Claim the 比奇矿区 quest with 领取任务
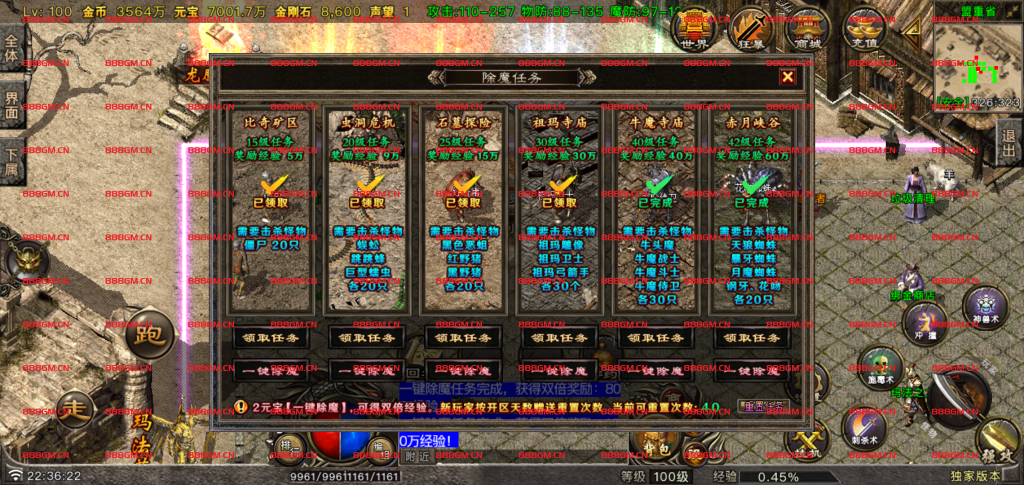 tap(267, 338)
